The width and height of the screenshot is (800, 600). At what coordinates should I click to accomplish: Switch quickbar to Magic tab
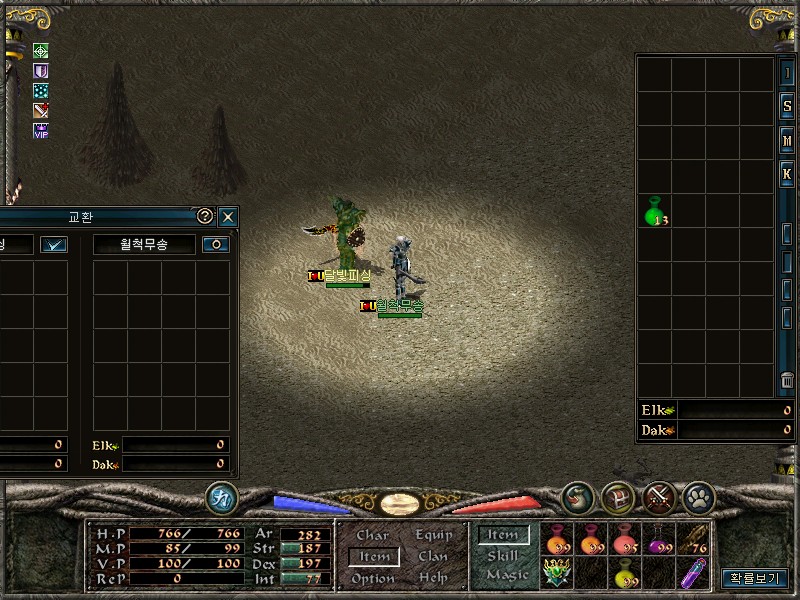[x=506, y=575]
